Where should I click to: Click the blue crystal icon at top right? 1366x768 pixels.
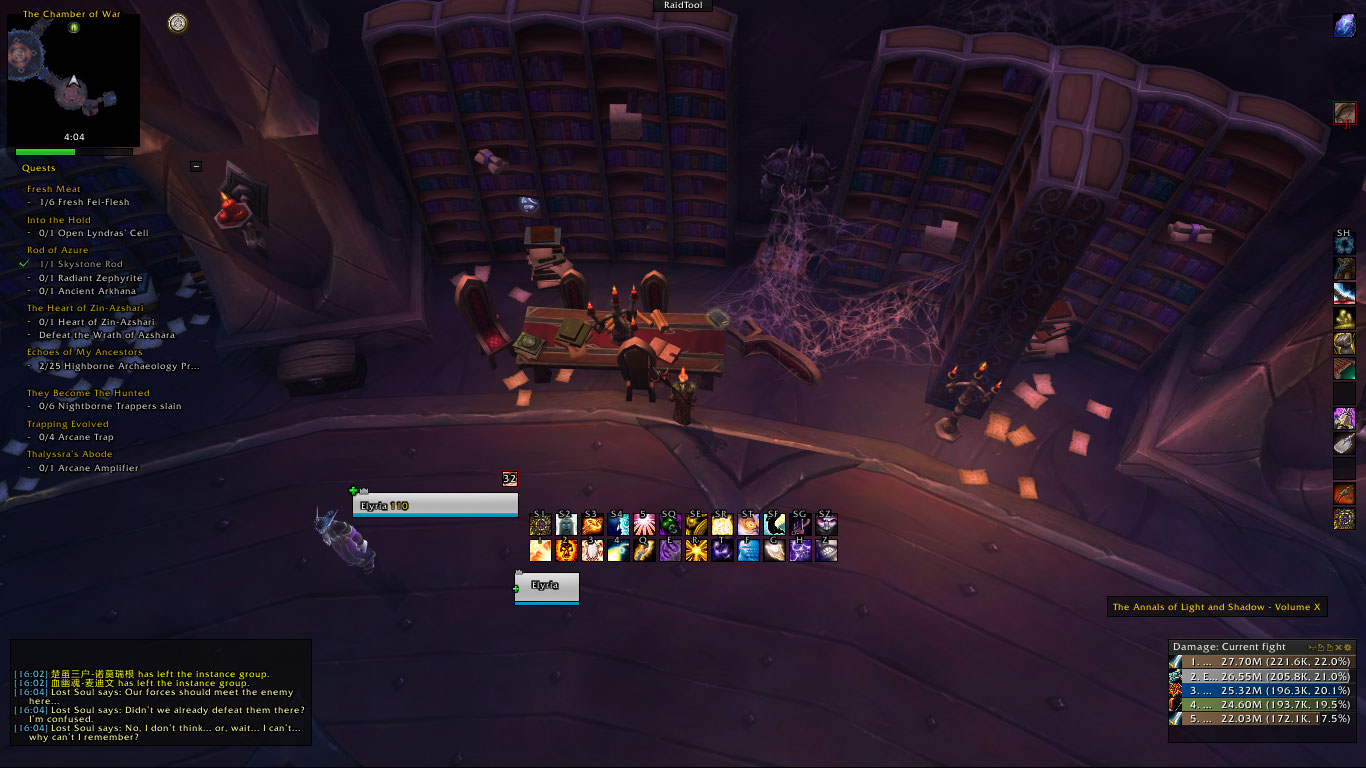(x=1345, y=26)
